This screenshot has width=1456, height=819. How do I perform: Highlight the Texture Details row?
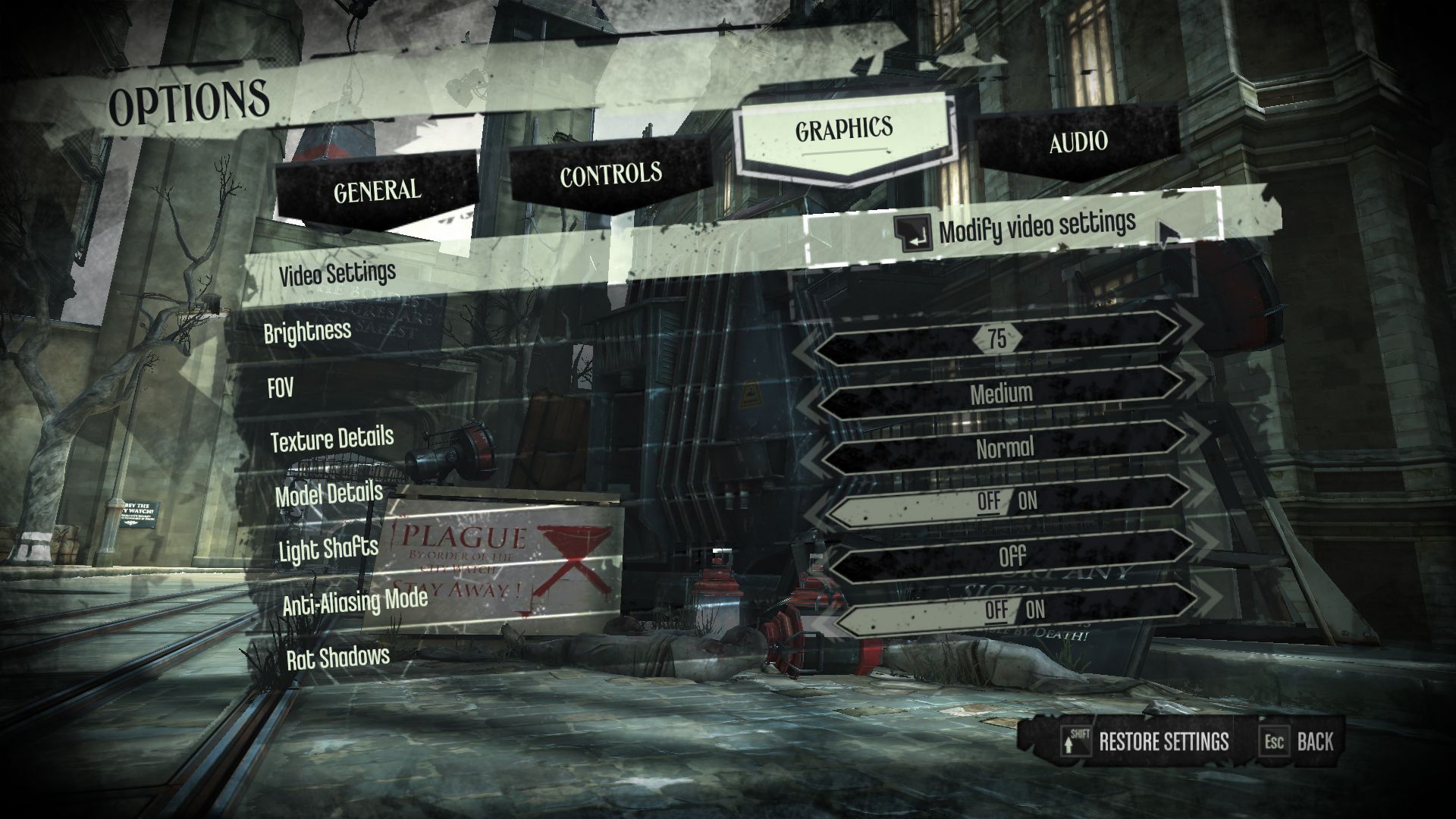pyautogui.click(x=332, y=439)
